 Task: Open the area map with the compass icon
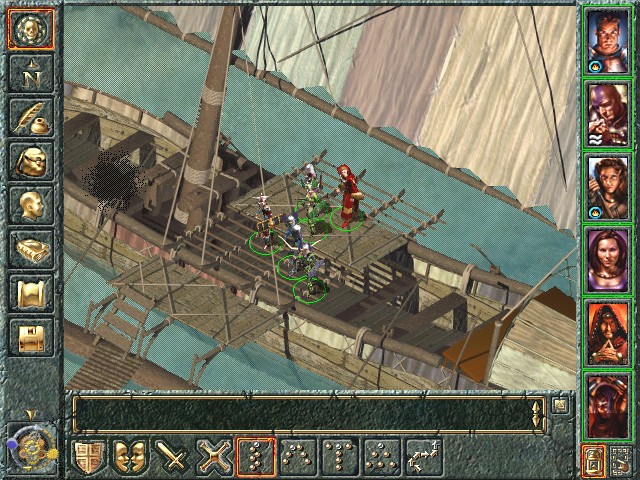point(31,72)
